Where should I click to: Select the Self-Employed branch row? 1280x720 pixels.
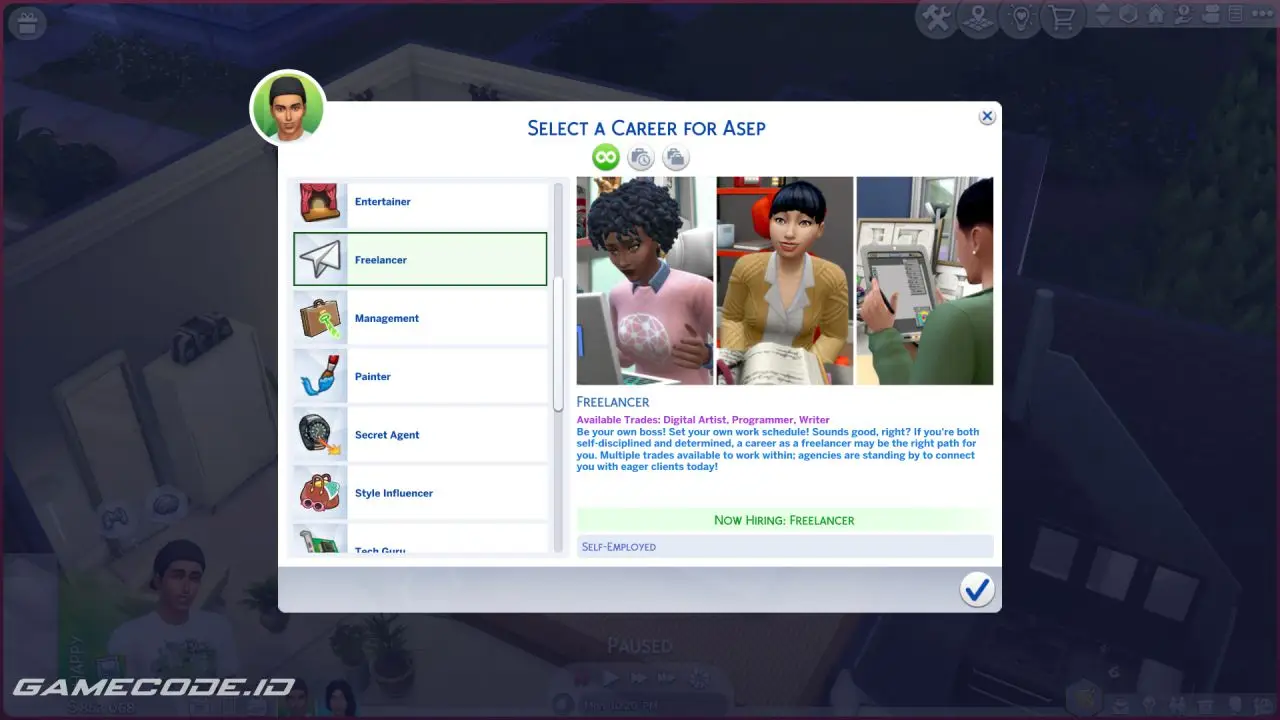click(x=785, y=547)
